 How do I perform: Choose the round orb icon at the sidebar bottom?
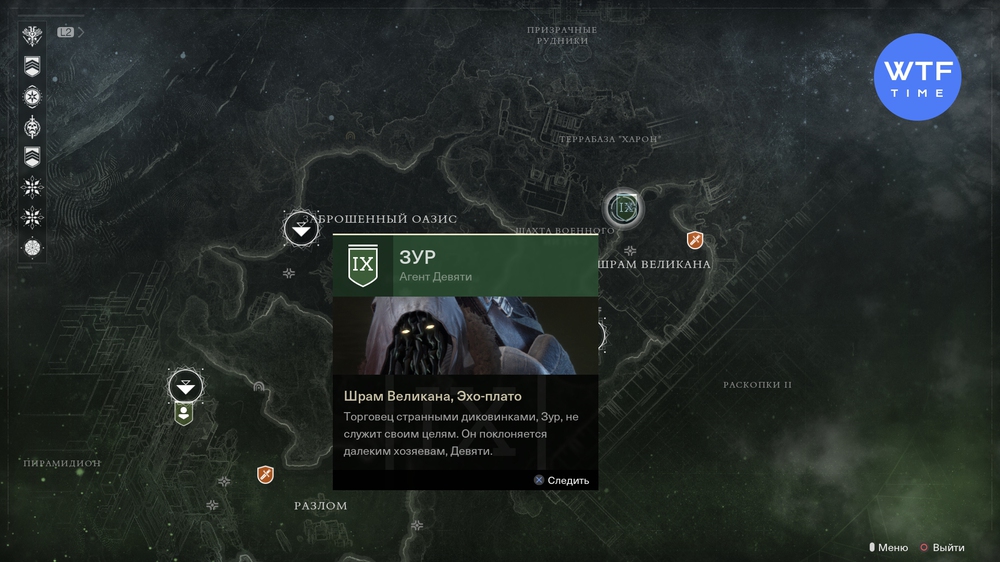tap(33, 247)
